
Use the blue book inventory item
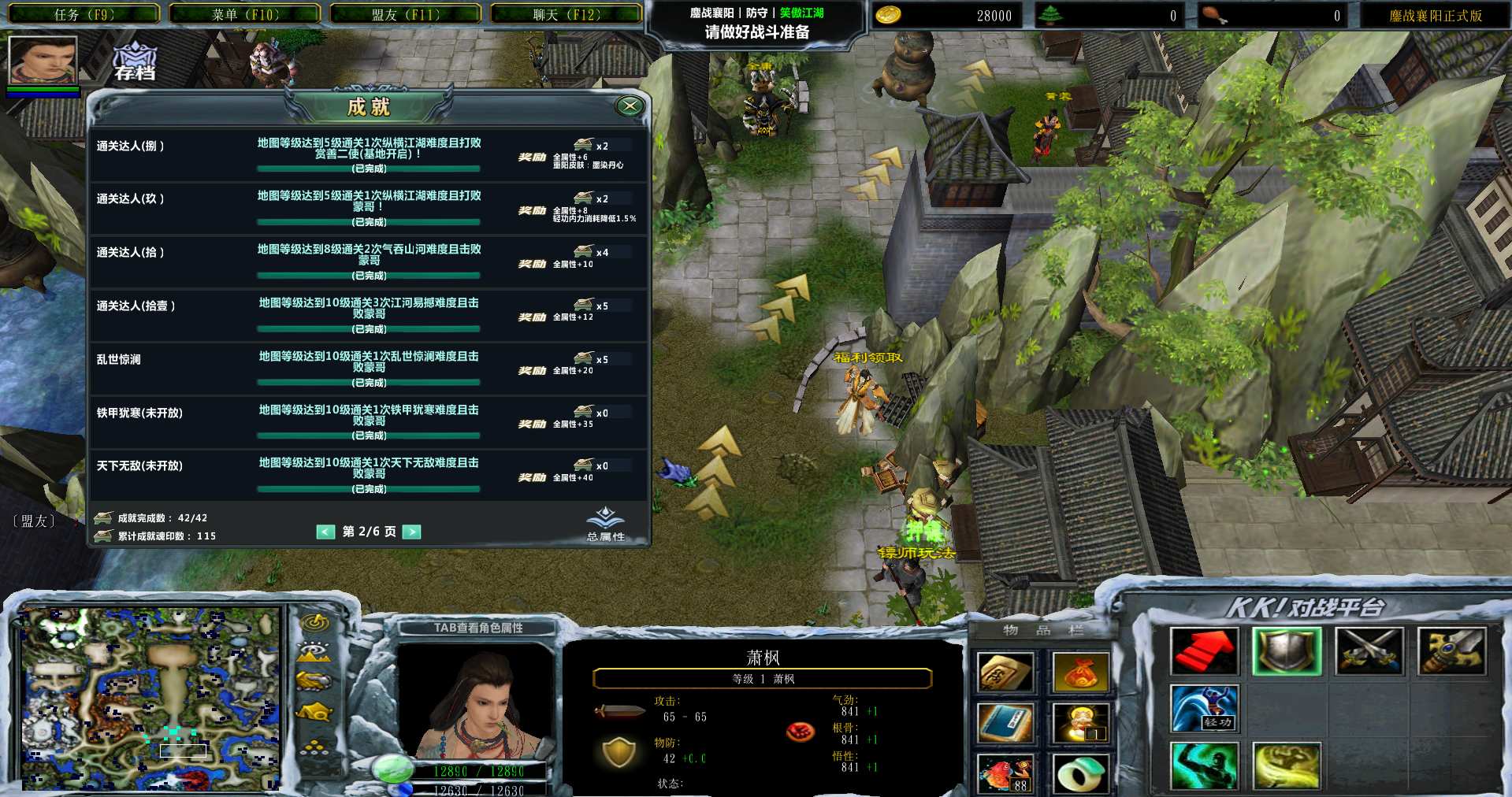1005,723
